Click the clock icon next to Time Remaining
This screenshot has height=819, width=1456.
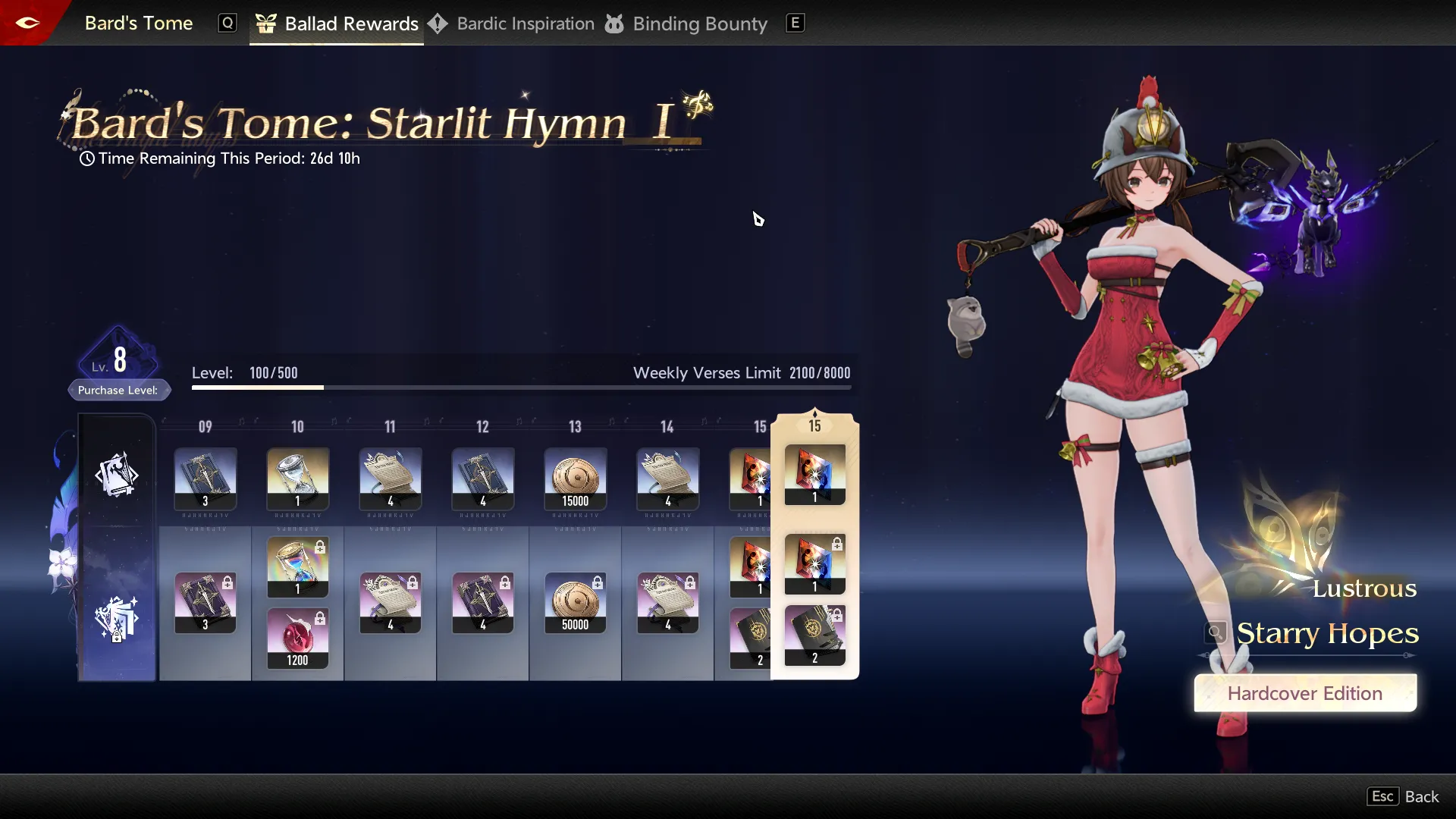click(86, 158)
